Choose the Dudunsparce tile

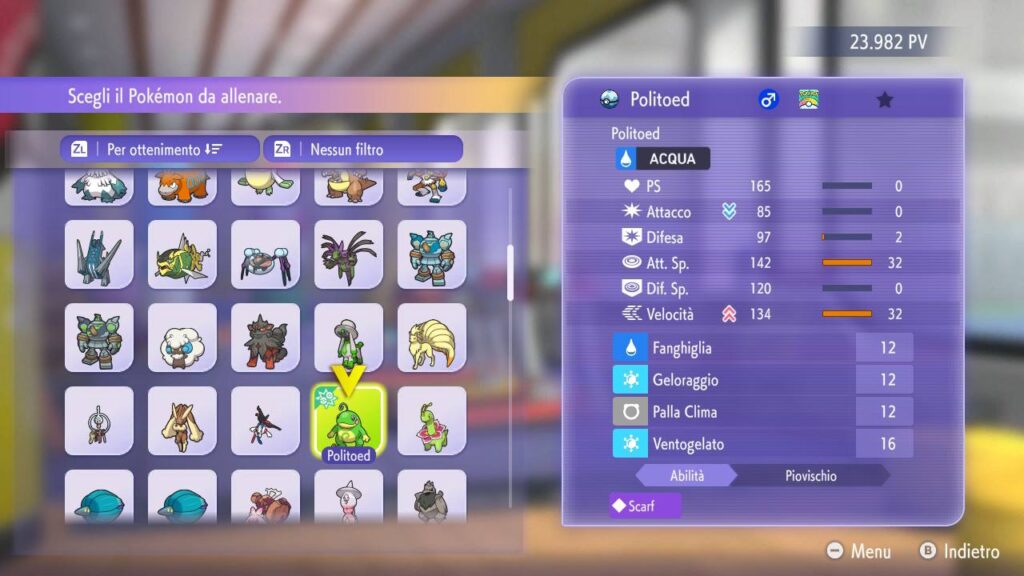click(182, 254)
